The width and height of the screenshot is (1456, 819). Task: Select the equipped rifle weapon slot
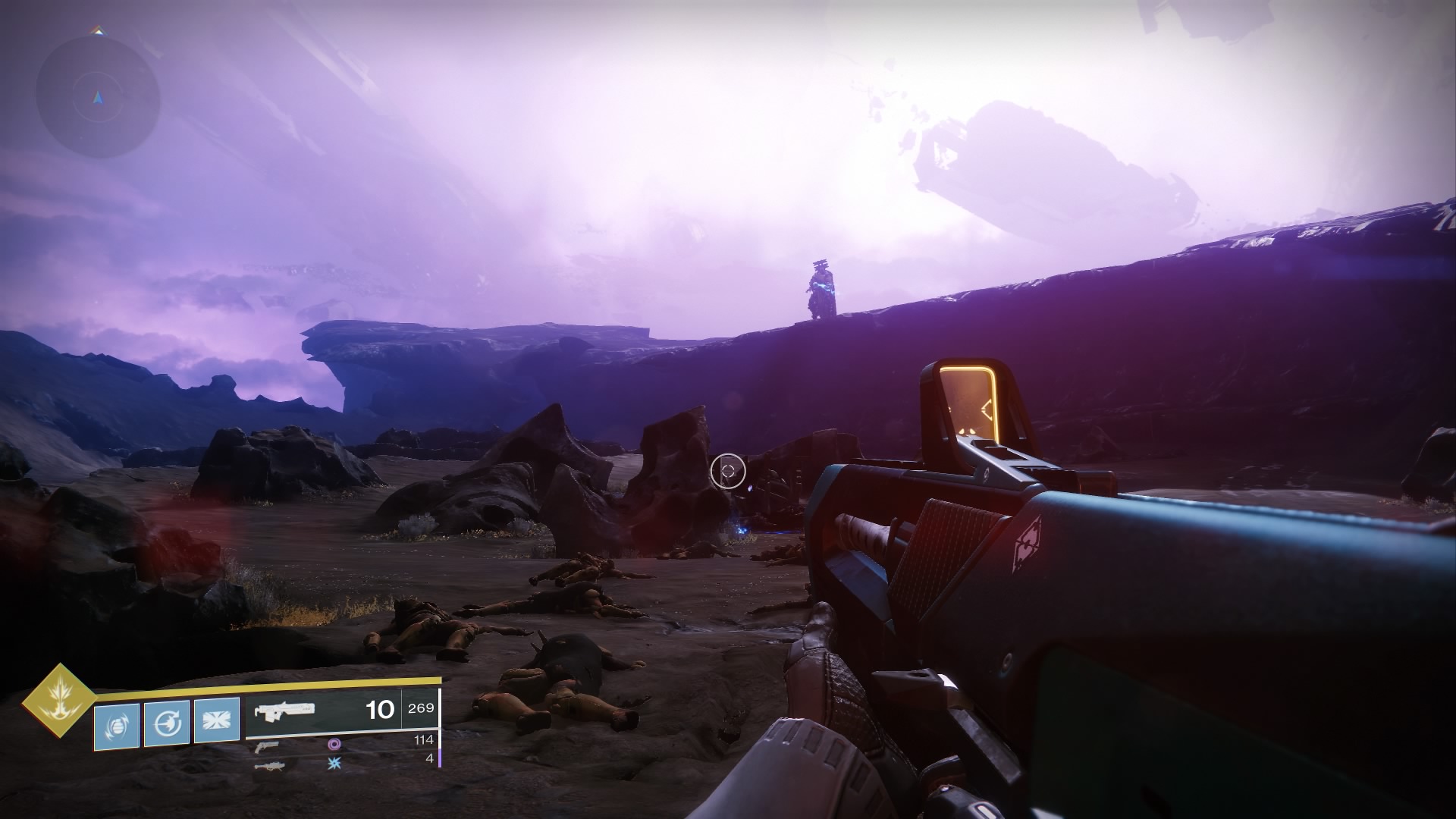coord(285,711)
